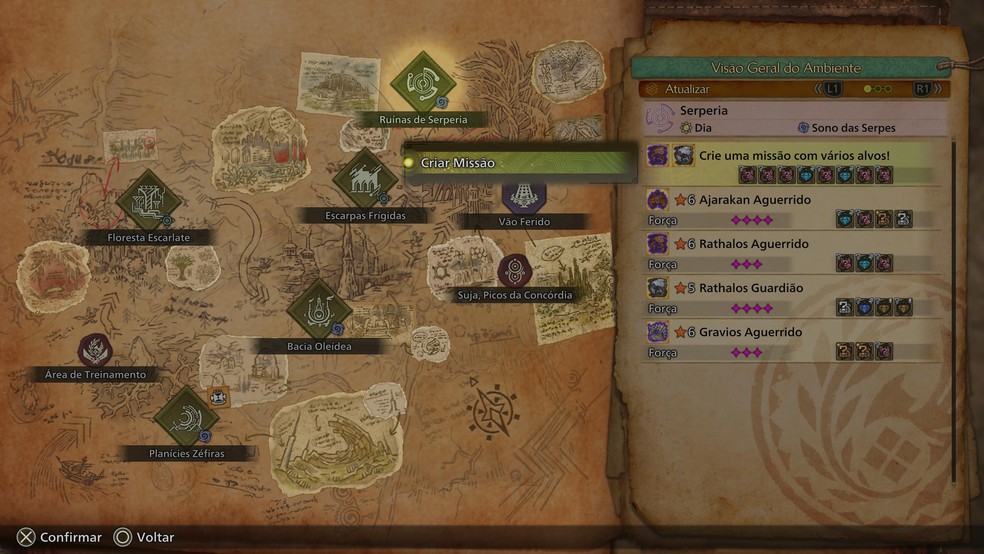This screenshot has width=984, height=554.
Task: Choose Planícies Zéfiras on the map
Action: [186, 418]
